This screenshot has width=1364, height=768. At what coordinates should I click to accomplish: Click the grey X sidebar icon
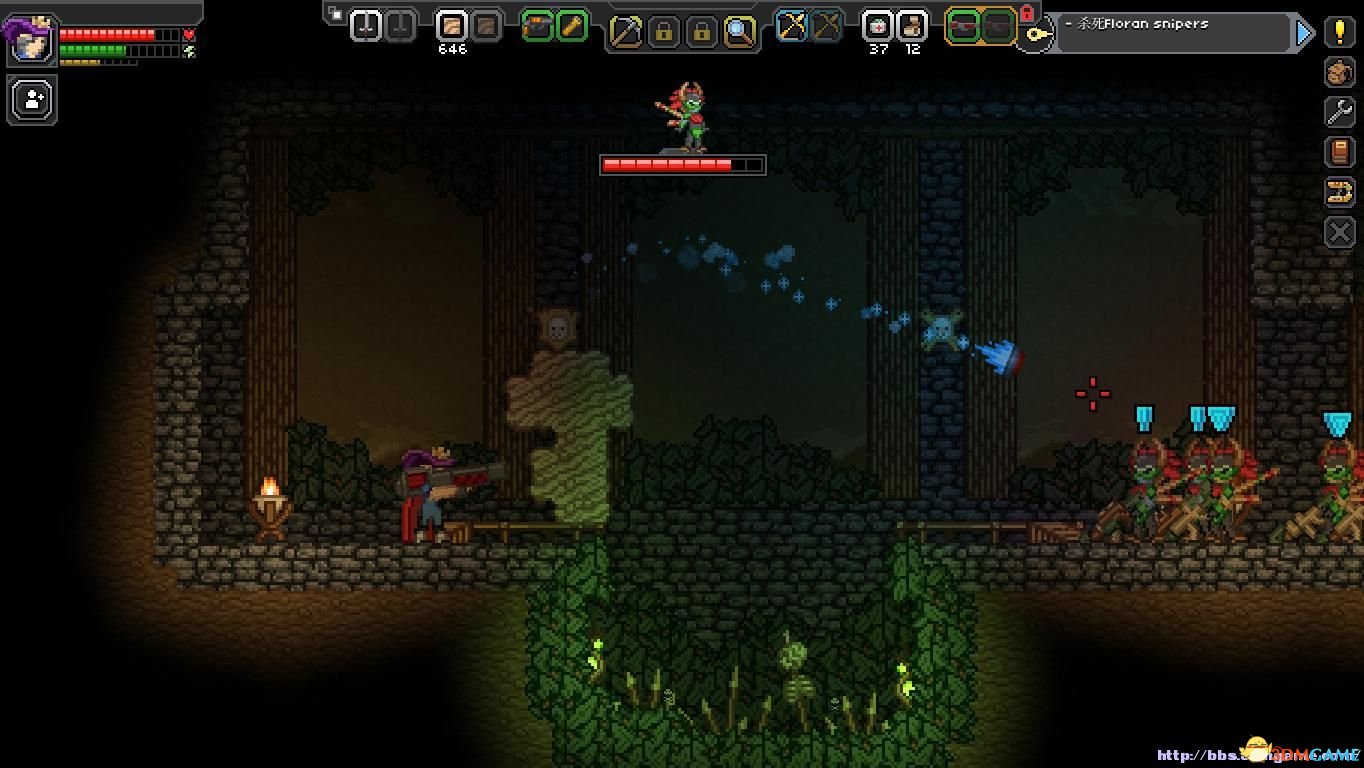[x=1340, y=232]
